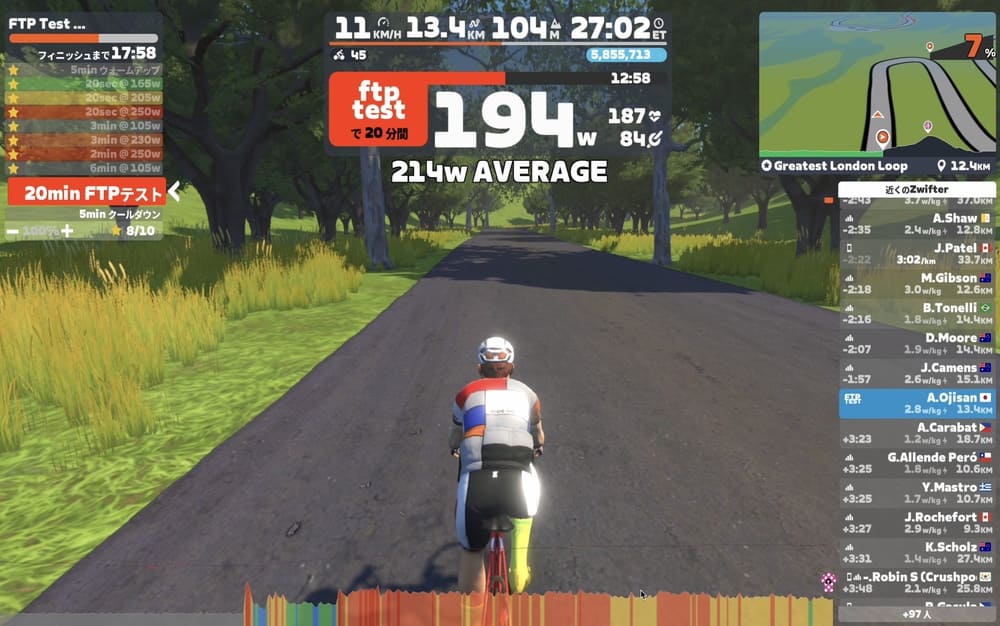Pick J.Rochefort in the nearby list
The image size is (1000, 626).
click(916, 522)
